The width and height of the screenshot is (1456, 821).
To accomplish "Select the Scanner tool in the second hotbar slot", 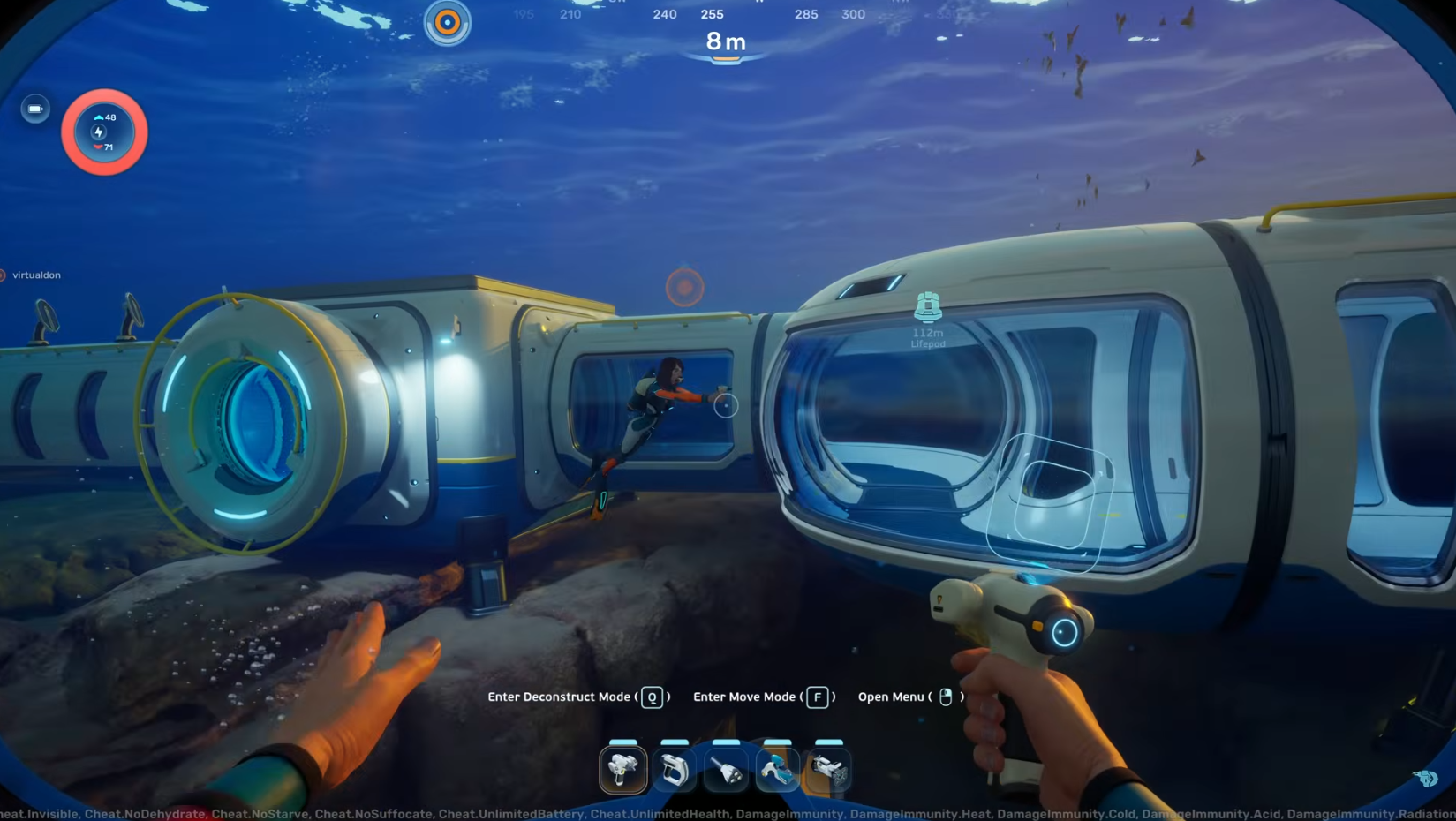I will 674,768.
